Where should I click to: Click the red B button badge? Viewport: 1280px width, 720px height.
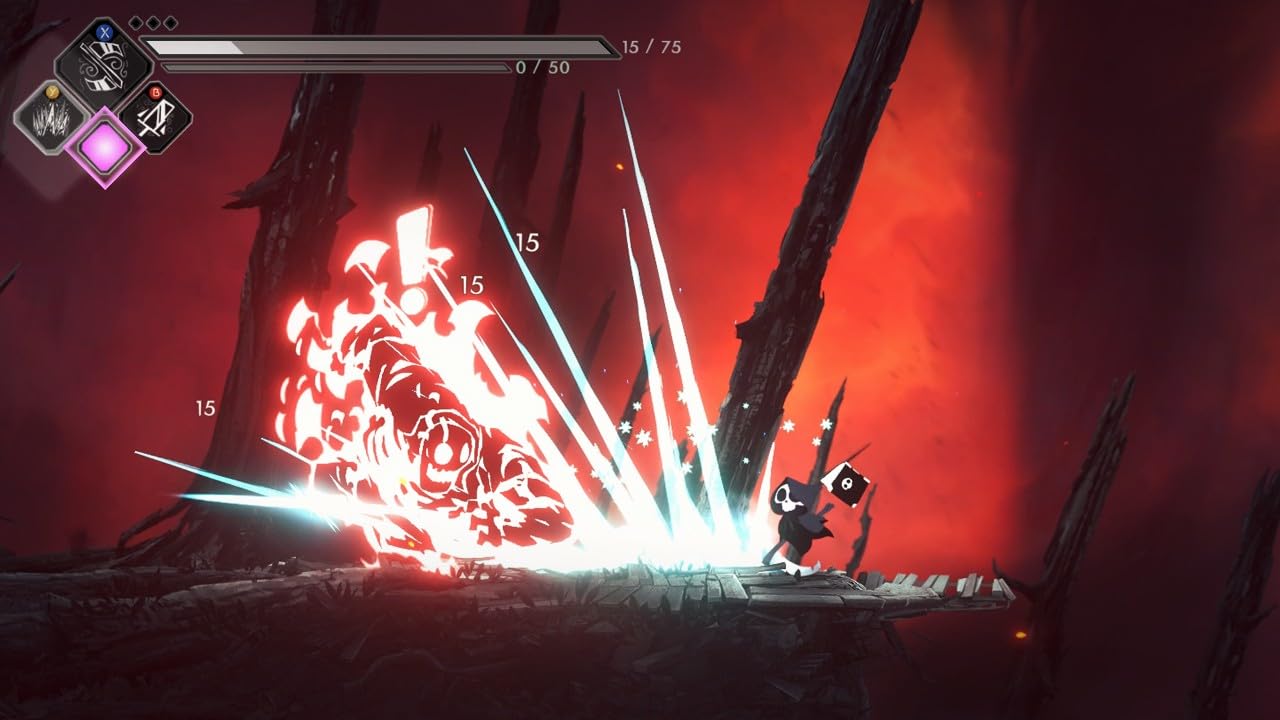pyautogui.click(x=157, y=92)
